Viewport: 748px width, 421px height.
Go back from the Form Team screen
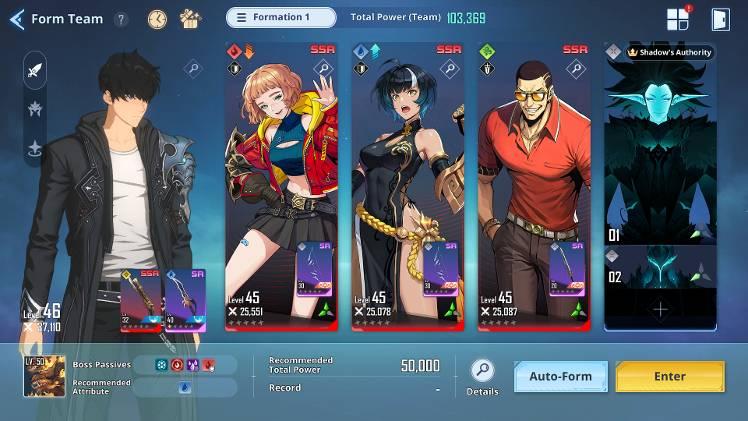click(16, 19)
